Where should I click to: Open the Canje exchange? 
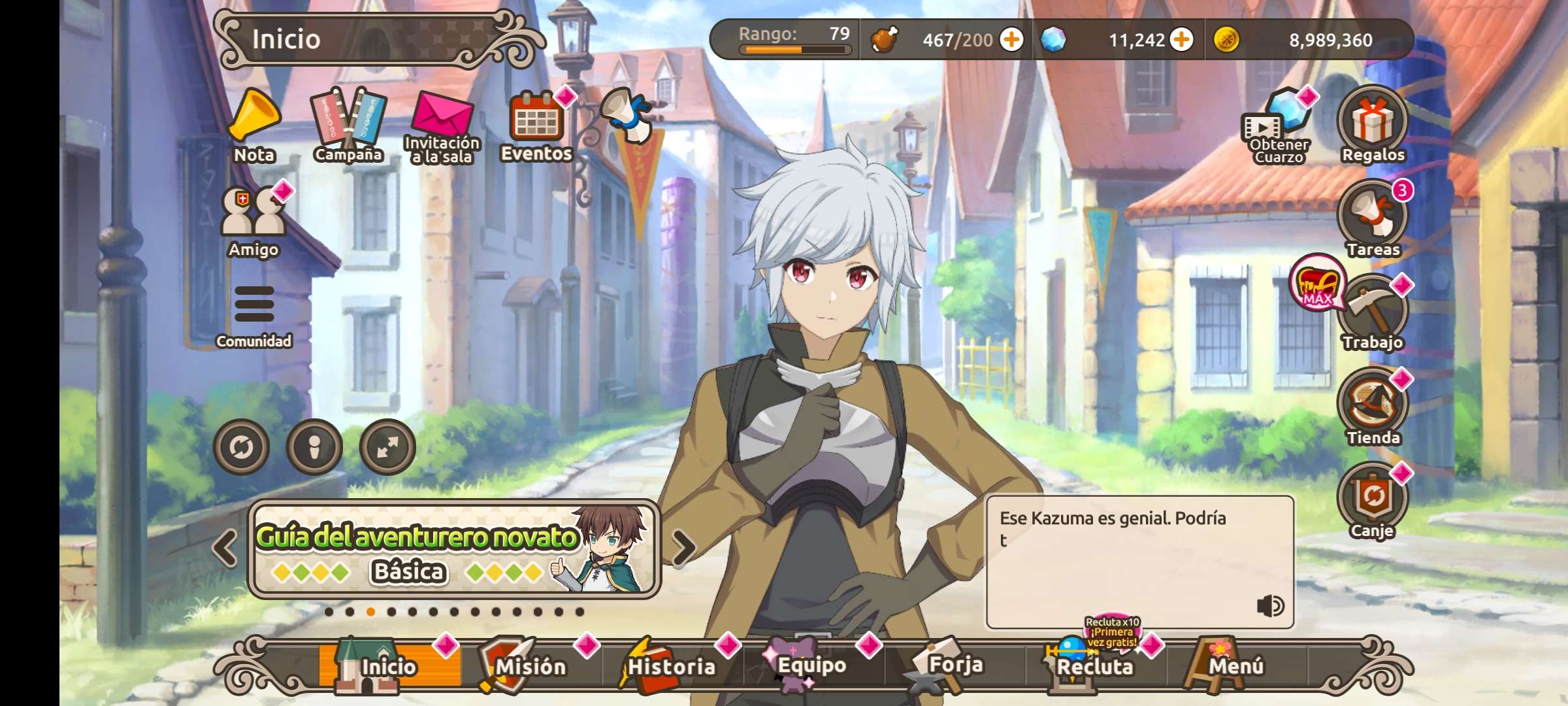coord(1373,501)
